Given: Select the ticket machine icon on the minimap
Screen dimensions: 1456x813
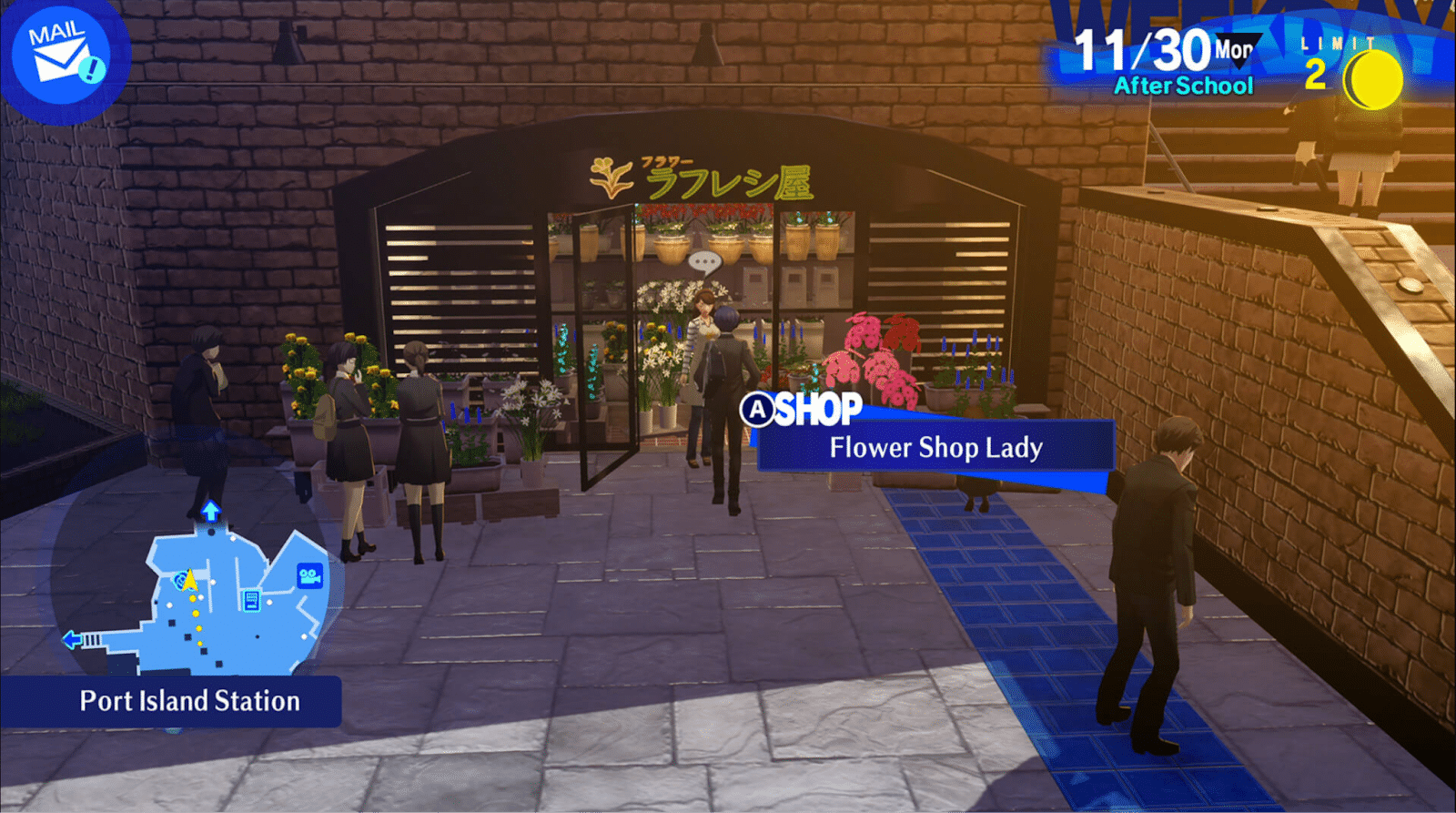Looking at the screenshot, I should (251, 601).
